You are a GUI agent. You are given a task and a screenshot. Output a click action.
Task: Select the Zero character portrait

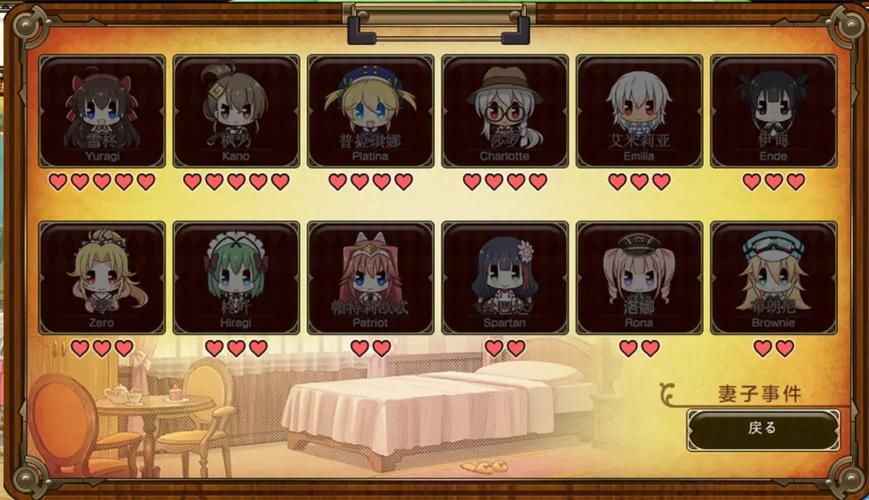tap(102, 277)
